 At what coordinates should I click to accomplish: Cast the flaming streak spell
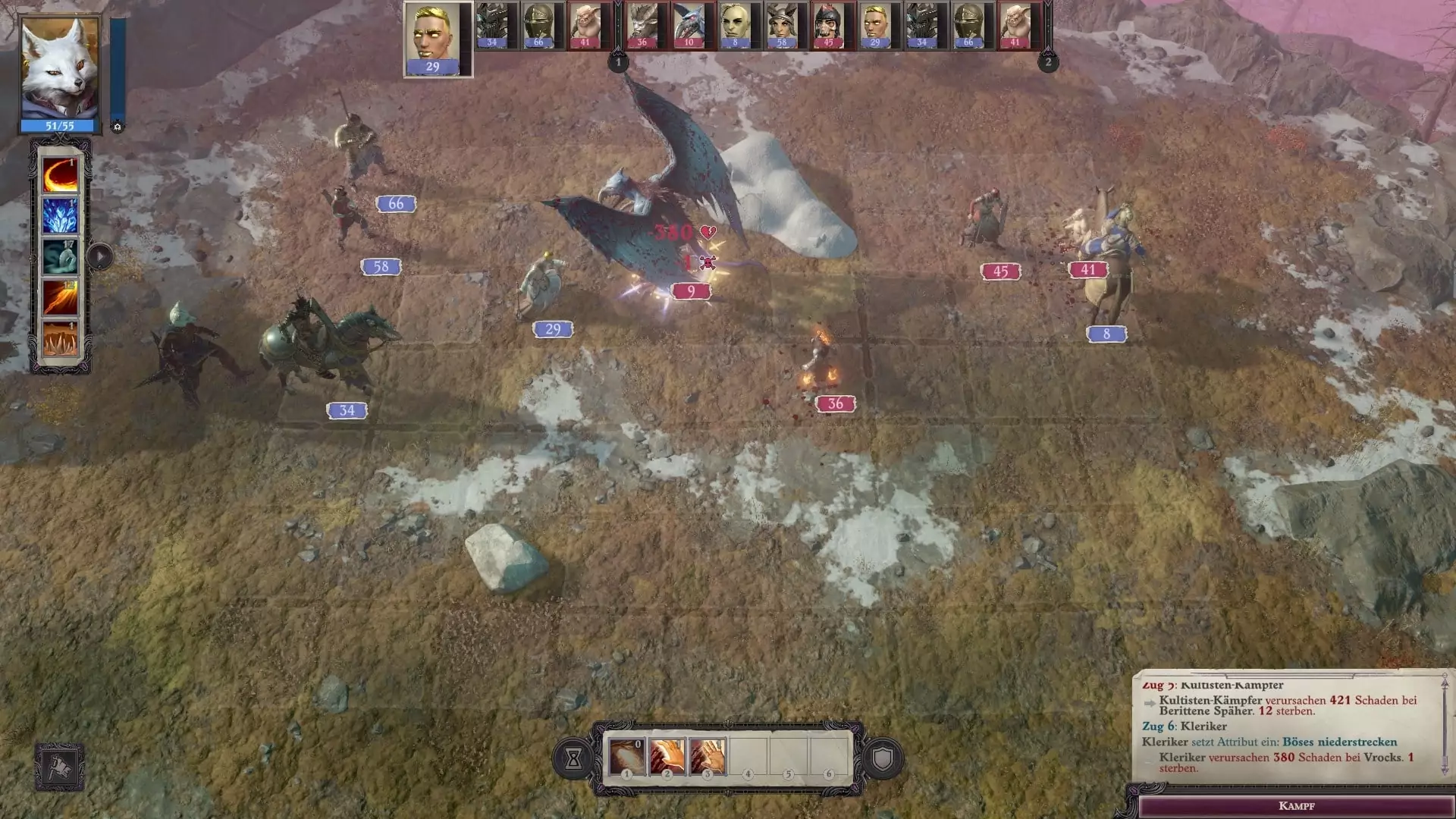[x=60, y=298]
